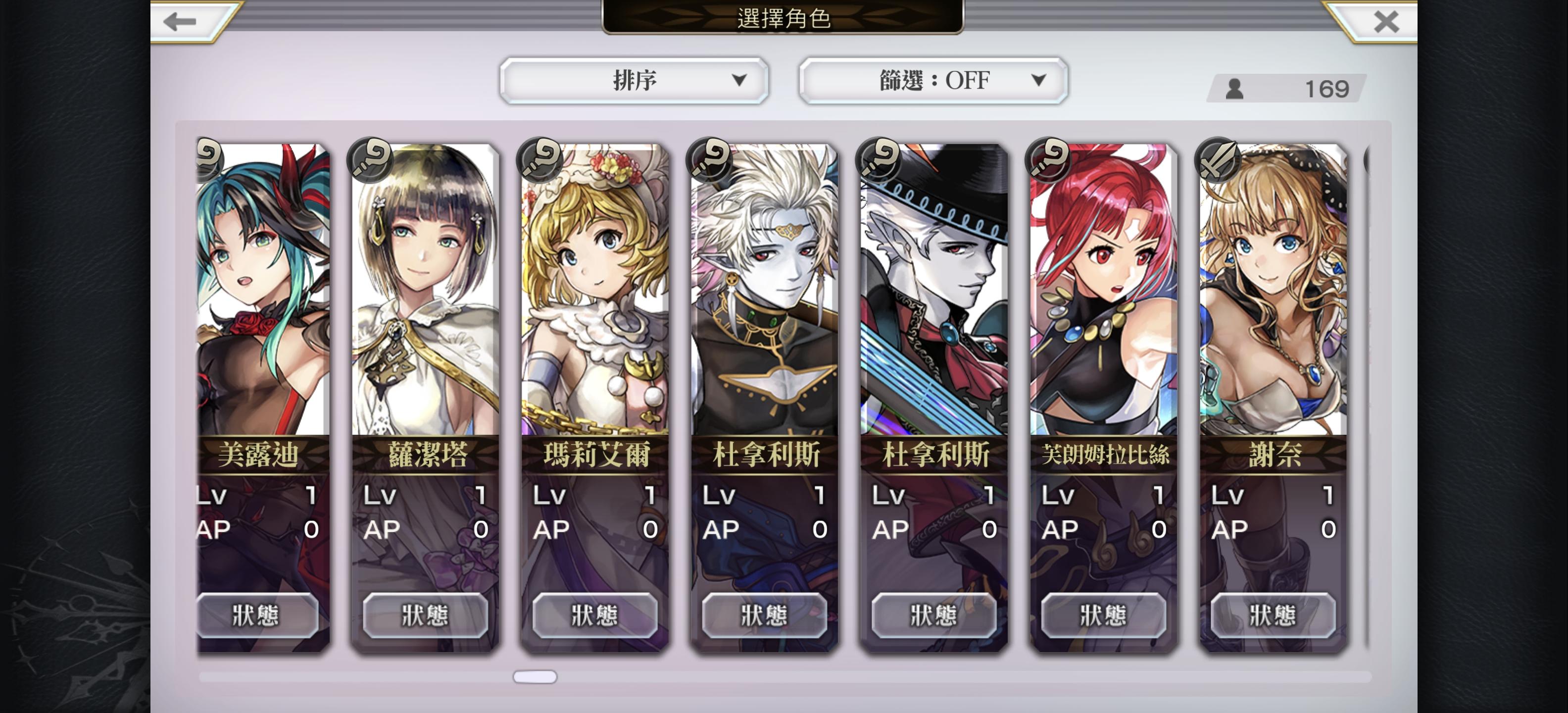Open the 篩選：OFF filter dropdown
1568x713 pixels.
click(x=933, y=80)
